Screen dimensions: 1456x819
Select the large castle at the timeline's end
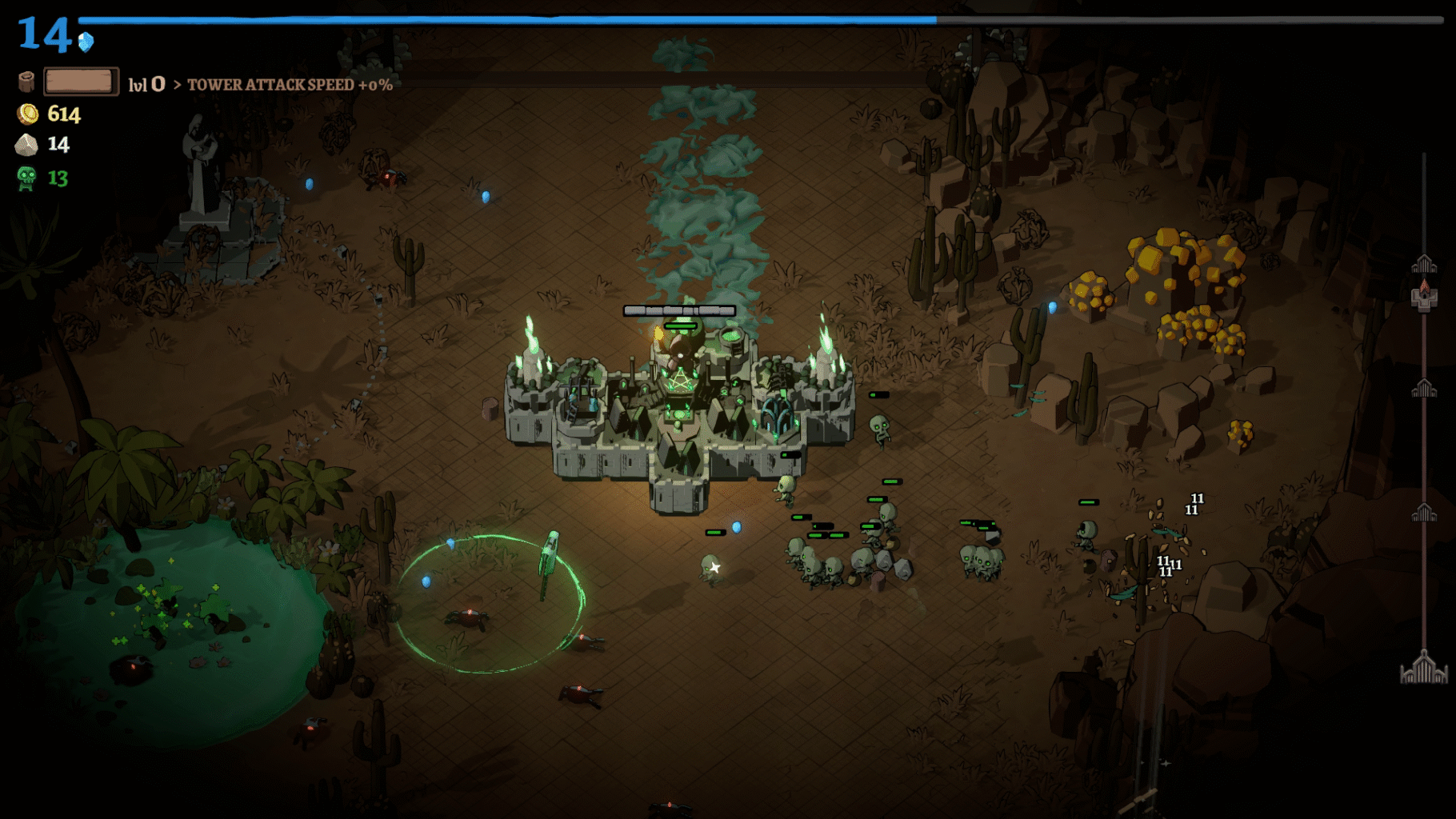pyautogui.click(x=1423, y=669)
